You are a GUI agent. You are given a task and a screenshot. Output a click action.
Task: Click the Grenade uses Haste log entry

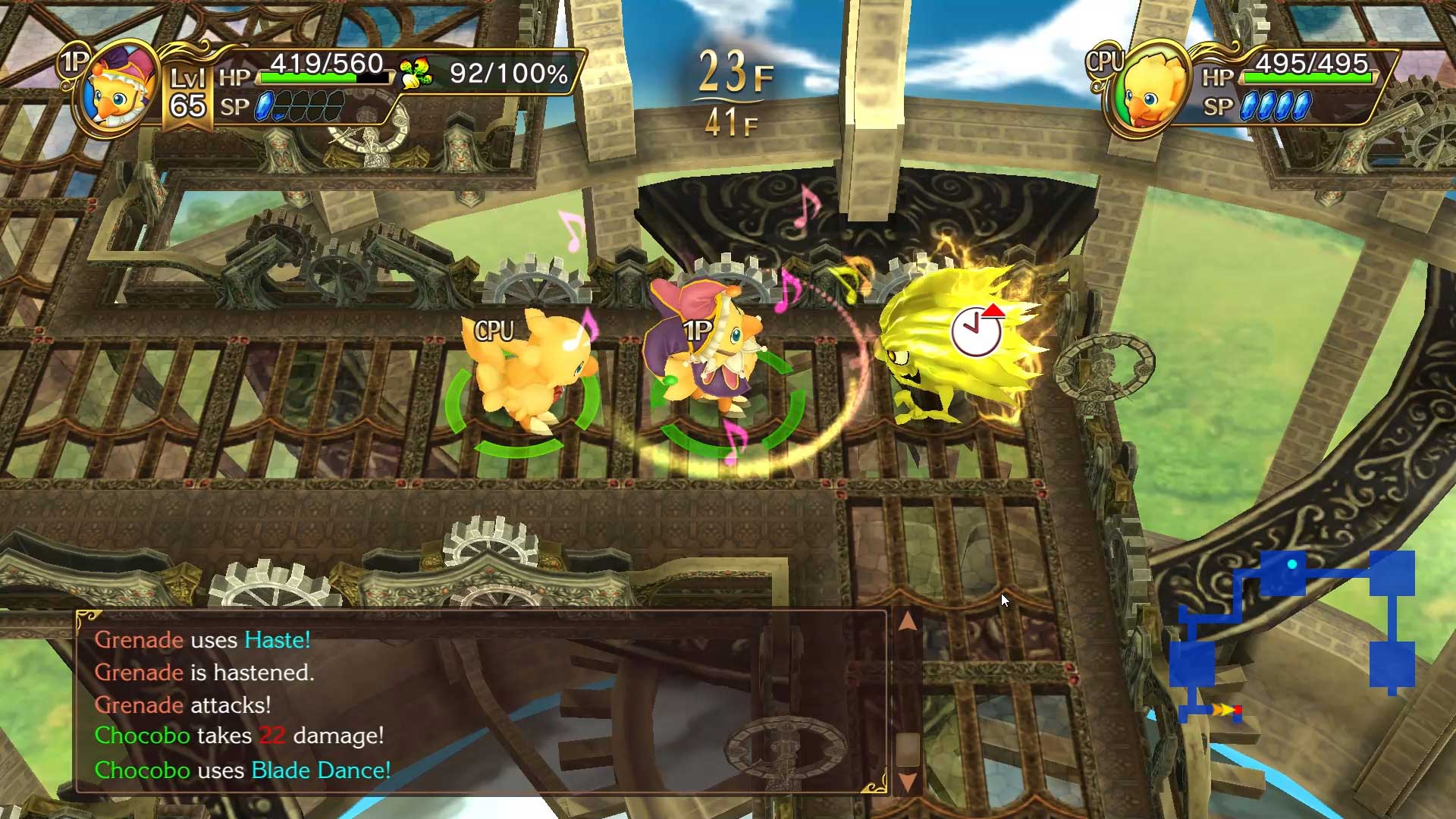point(201,639)
